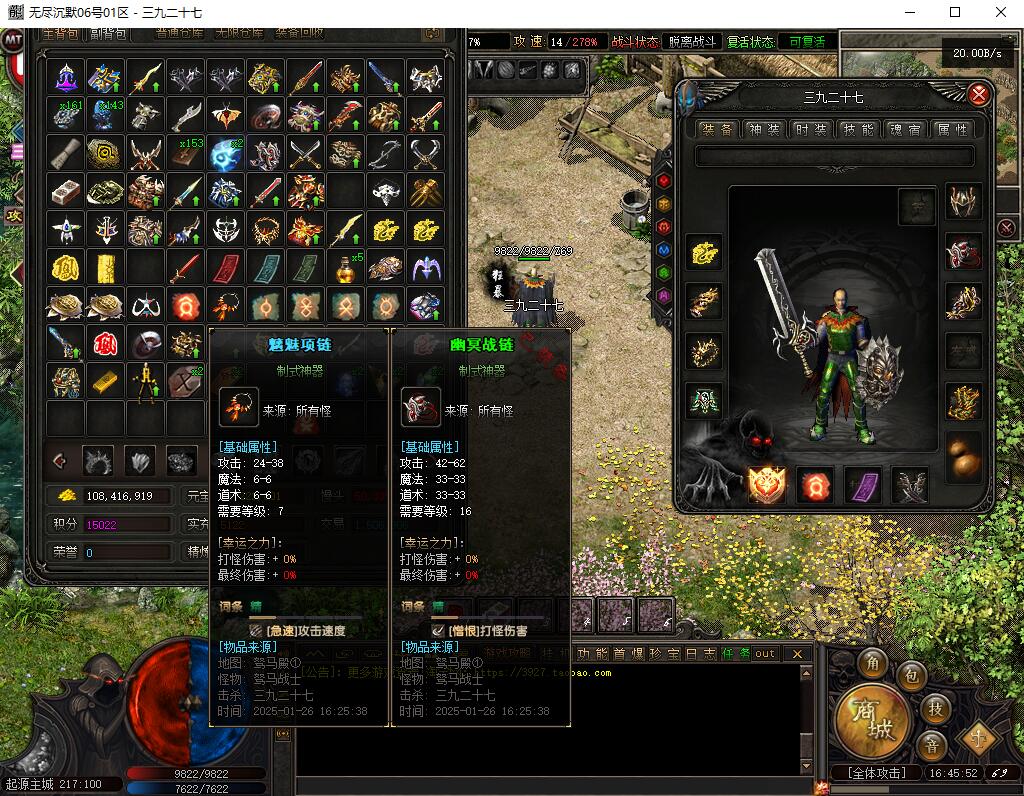The image size is (1024, 796).
Task: Select the 魂宿 tab
Action: click(905, 130)
